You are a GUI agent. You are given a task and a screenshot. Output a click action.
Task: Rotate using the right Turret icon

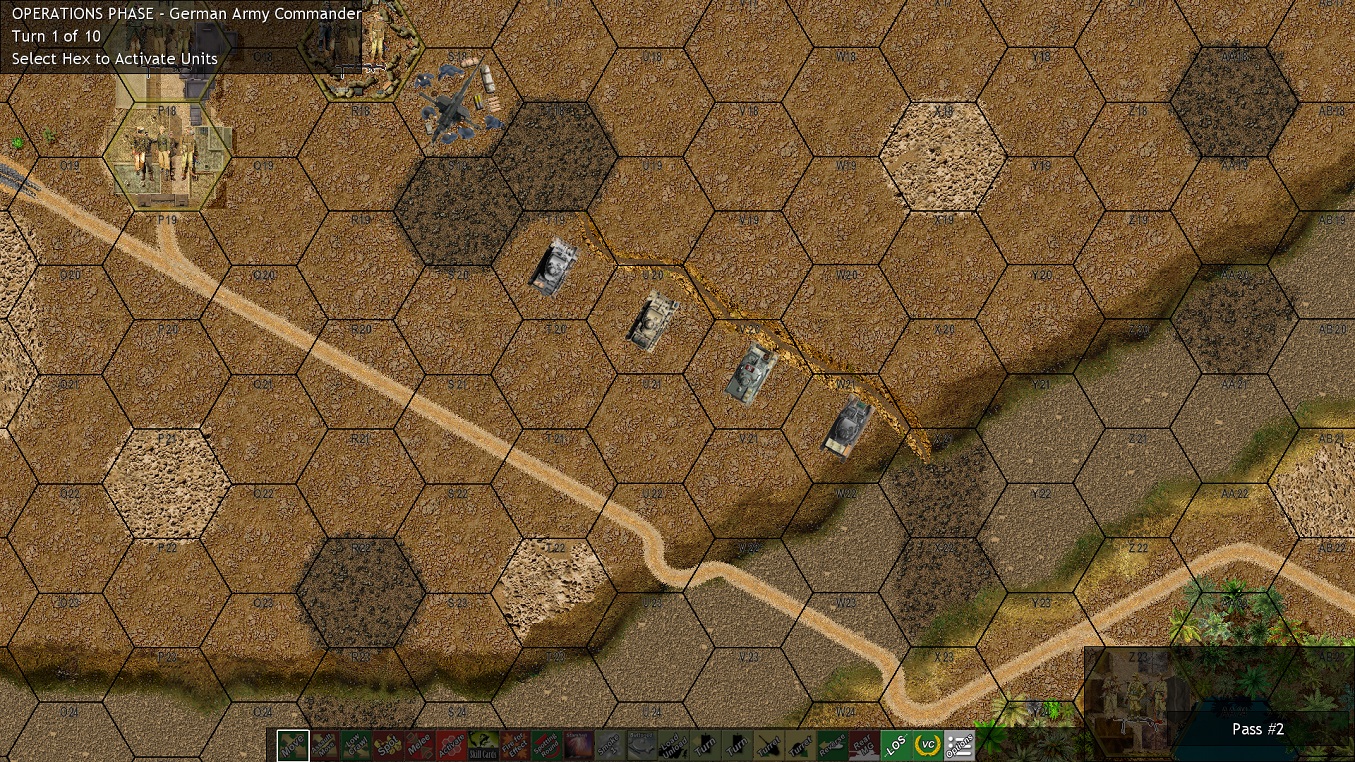click(x=799, y=744)
